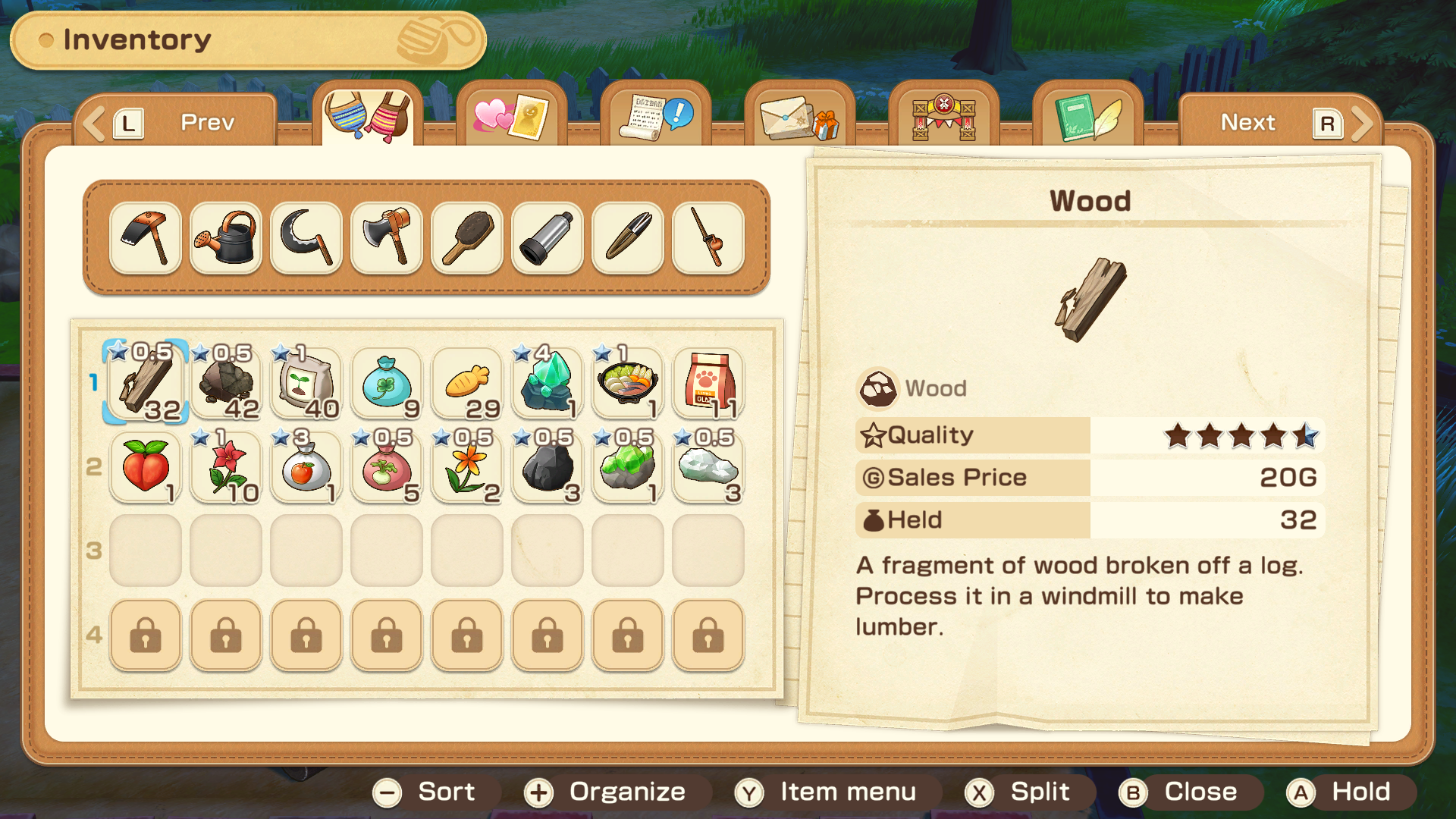Click a locked slot in row four
1456x819 pixels.
click(x=145, y=637)
